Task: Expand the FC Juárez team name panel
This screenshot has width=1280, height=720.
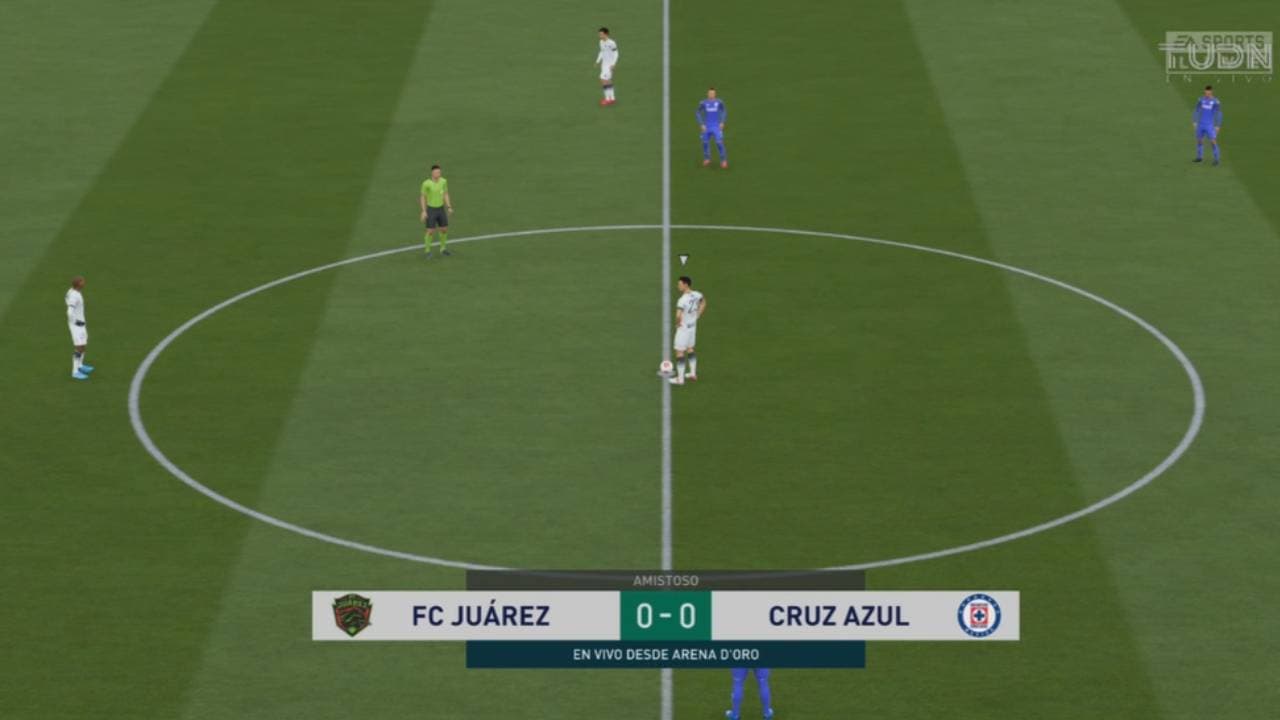Action: [480, 617]
